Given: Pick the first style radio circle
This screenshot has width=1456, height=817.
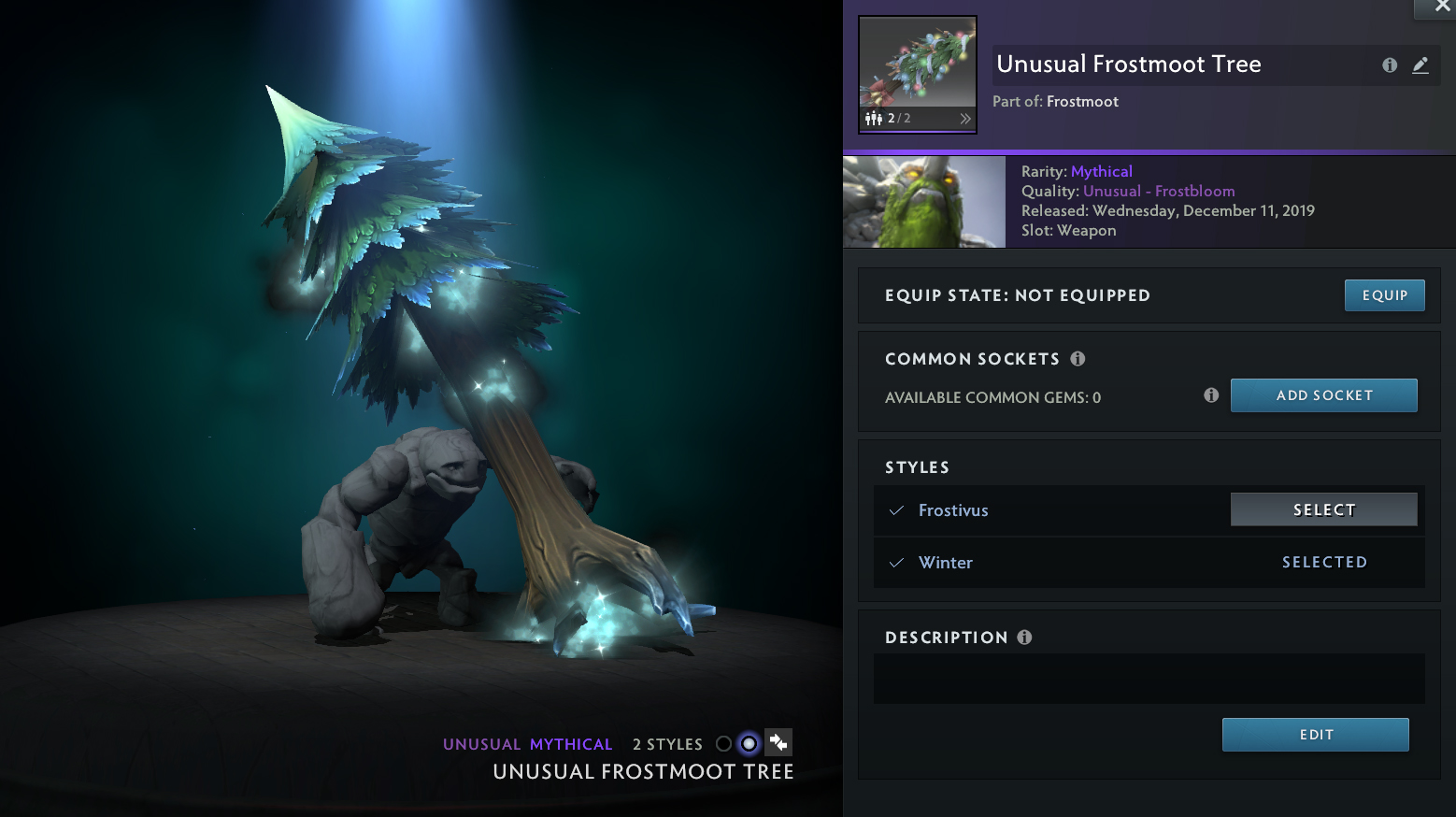Looking at the screenshot, I should coord(723,744).
